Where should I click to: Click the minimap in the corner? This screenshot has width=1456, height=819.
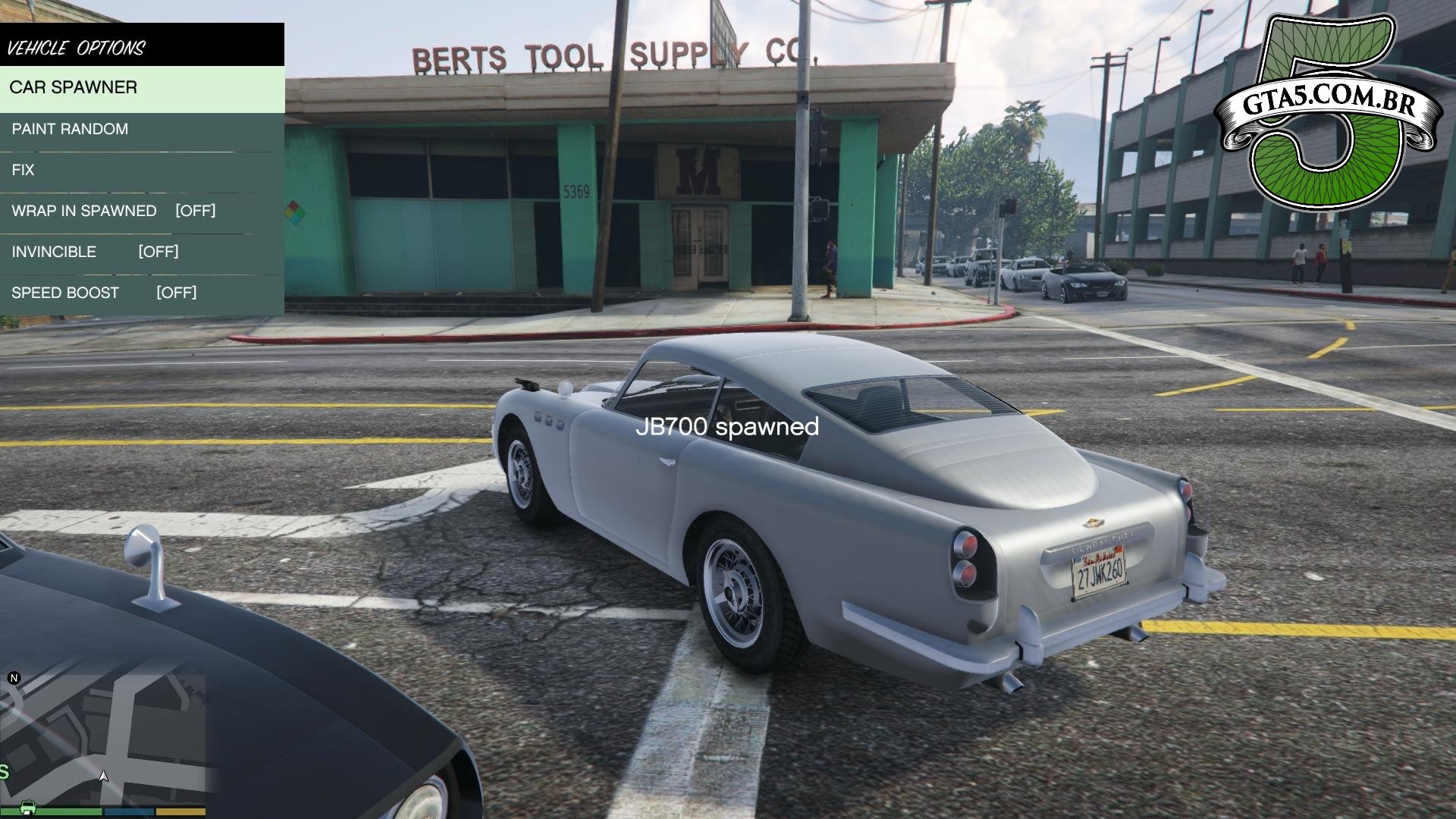pyautogui.click(x=103, y=739)
